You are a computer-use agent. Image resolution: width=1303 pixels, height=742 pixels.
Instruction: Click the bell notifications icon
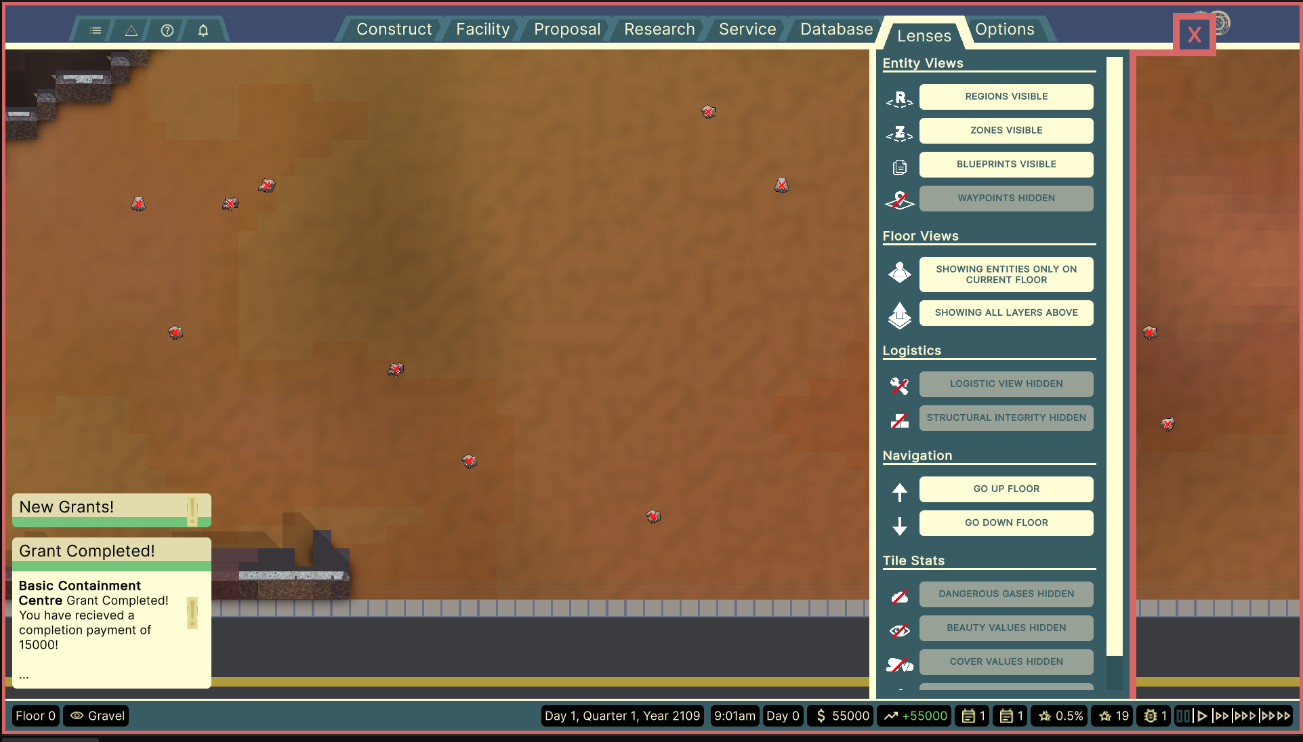pos(203,31)
